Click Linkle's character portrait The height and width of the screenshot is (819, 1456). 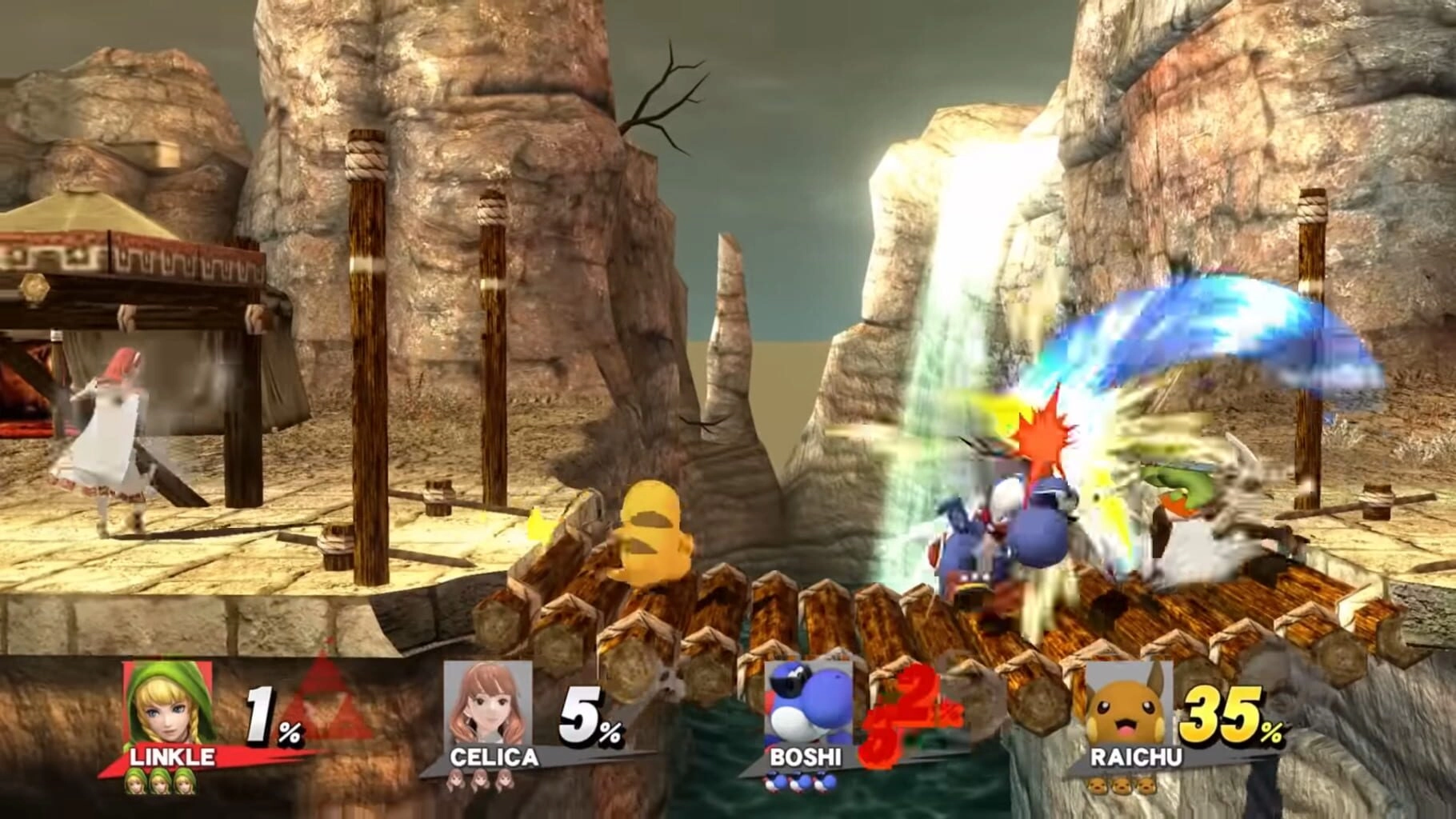168,704
